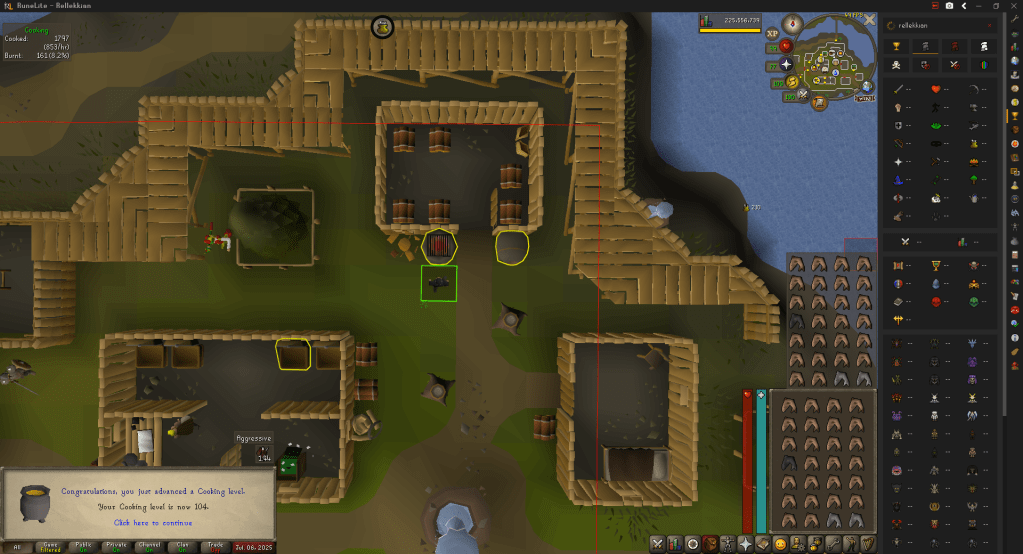Open the Music Player harp tab
The image size is (1023, 554).
869,543
